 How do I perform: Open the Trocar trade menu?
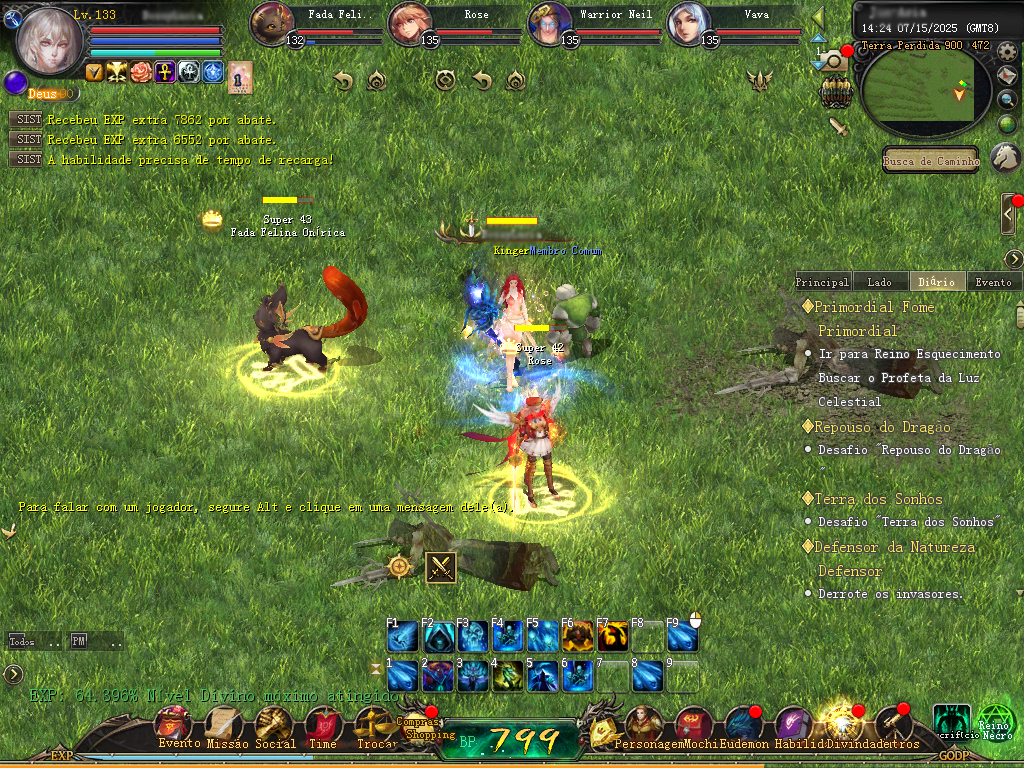pyautogui.click(x=373, y=725)
